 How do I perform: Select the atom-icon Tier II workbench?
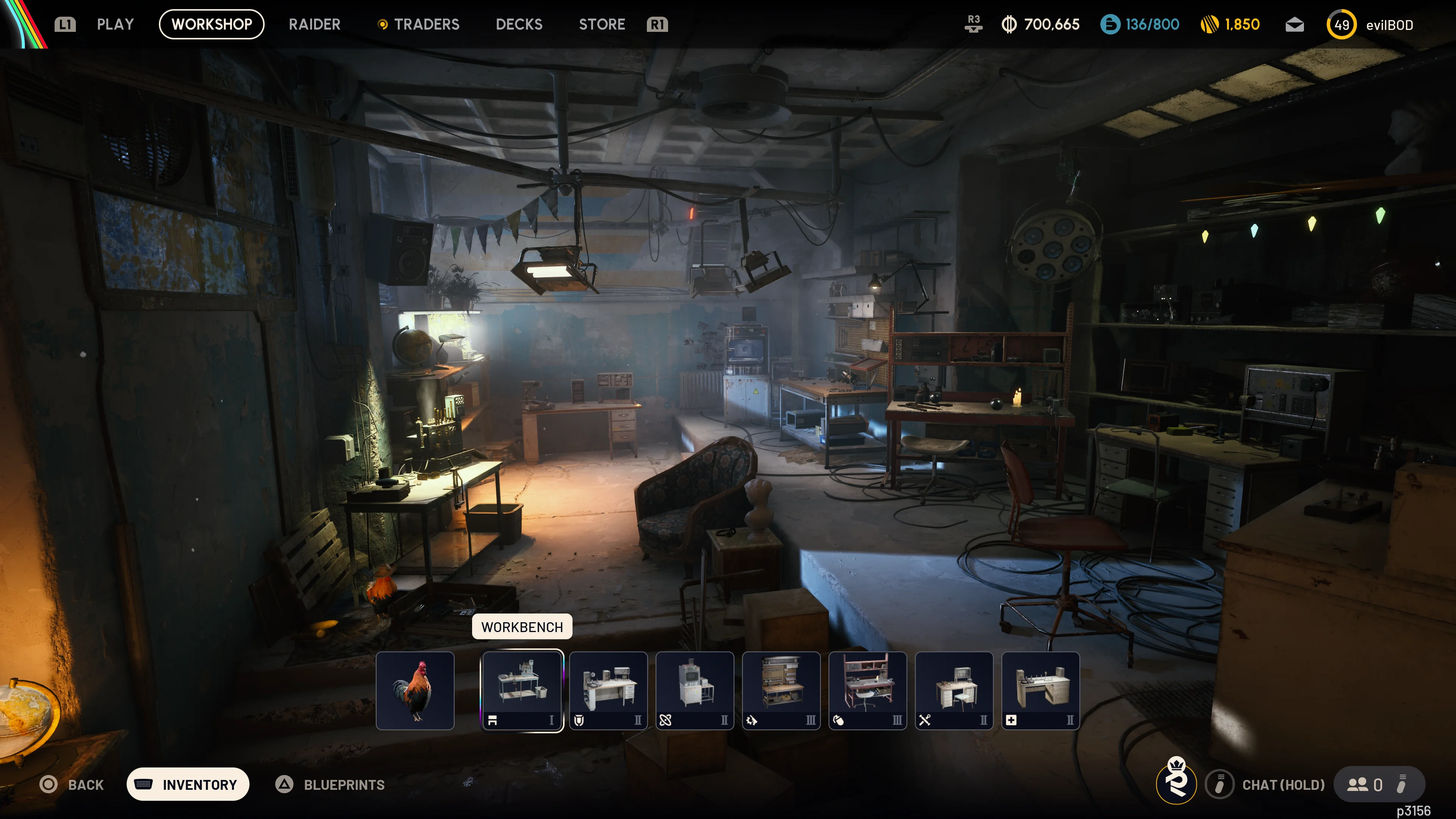[695, 691]
